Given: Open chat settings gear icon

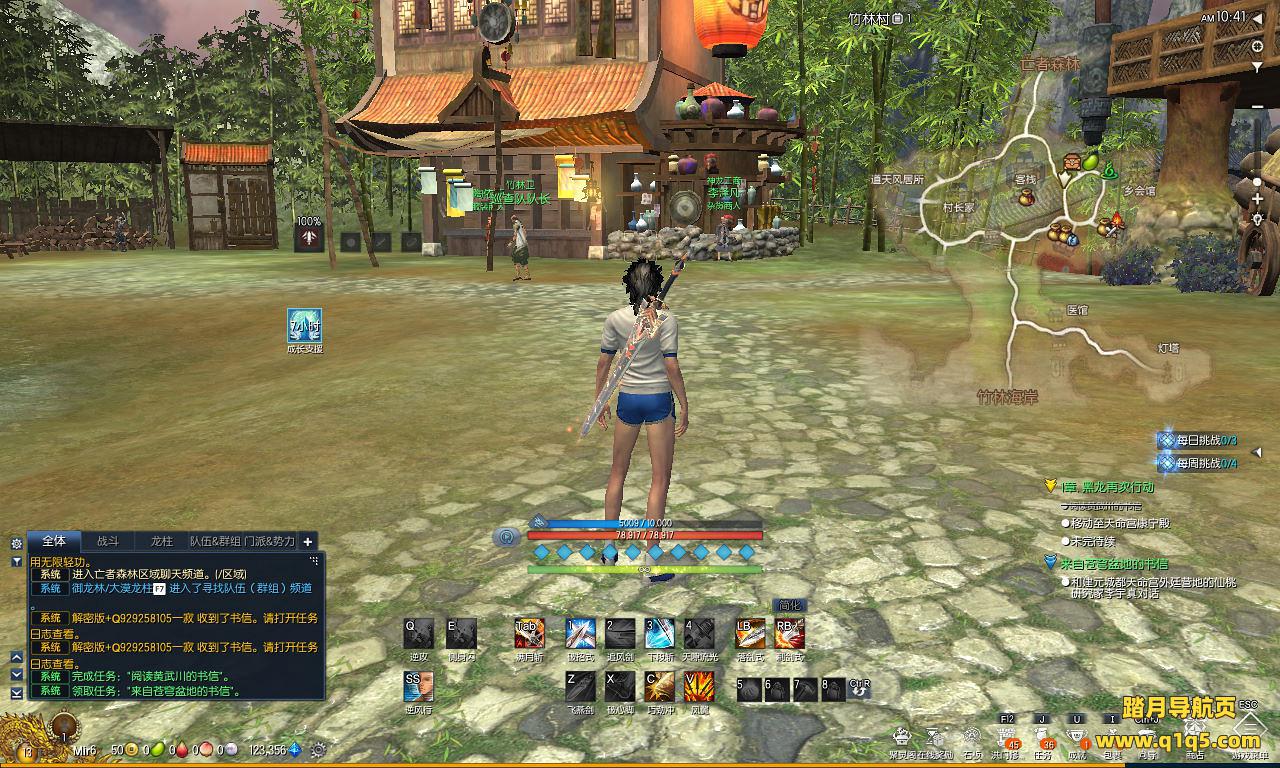Looking at the screenshot, I should click(x=16, y=543).
